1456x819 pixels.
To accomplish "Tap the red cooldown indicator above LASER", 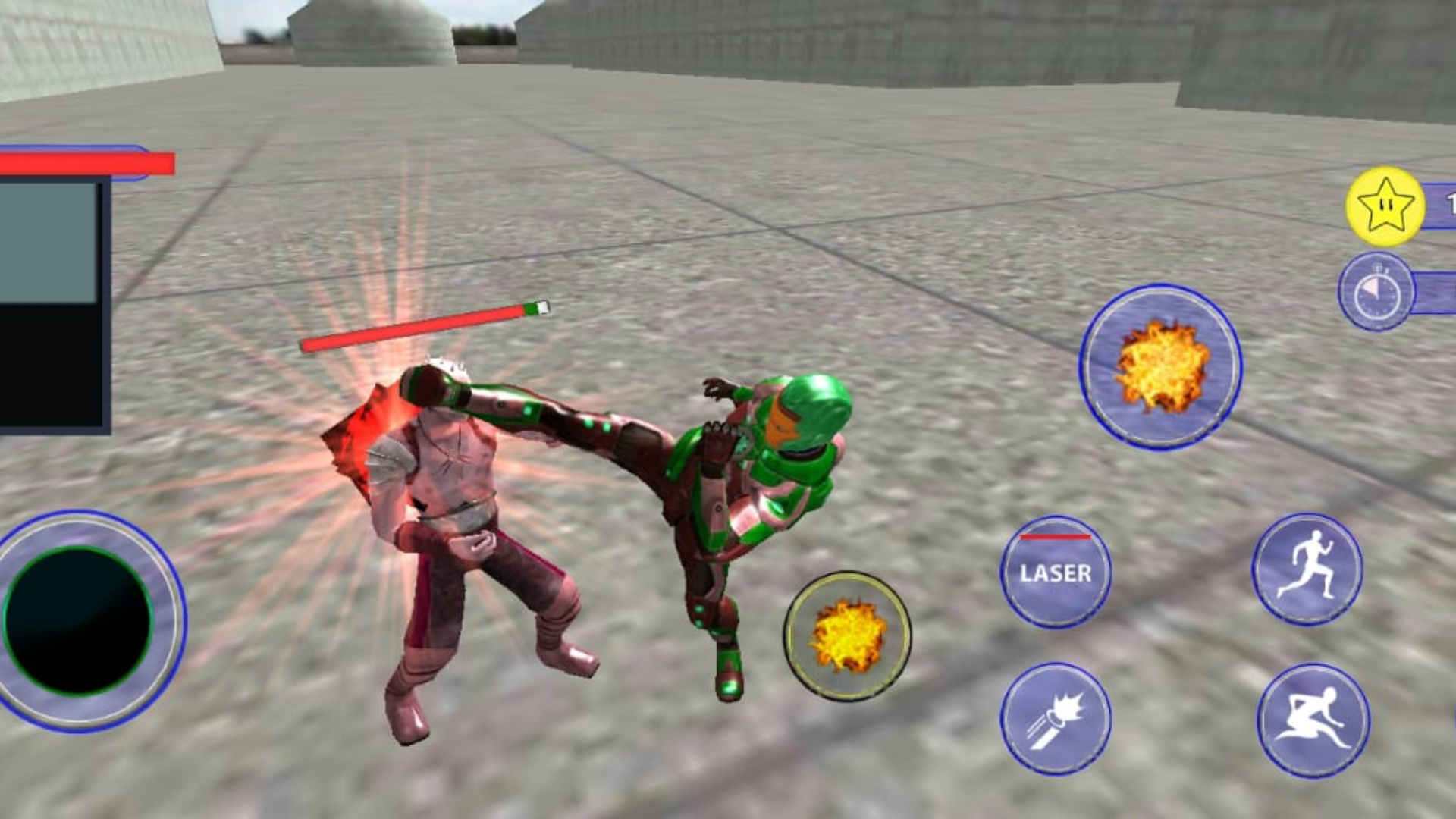I will (x=1054, y=538).
